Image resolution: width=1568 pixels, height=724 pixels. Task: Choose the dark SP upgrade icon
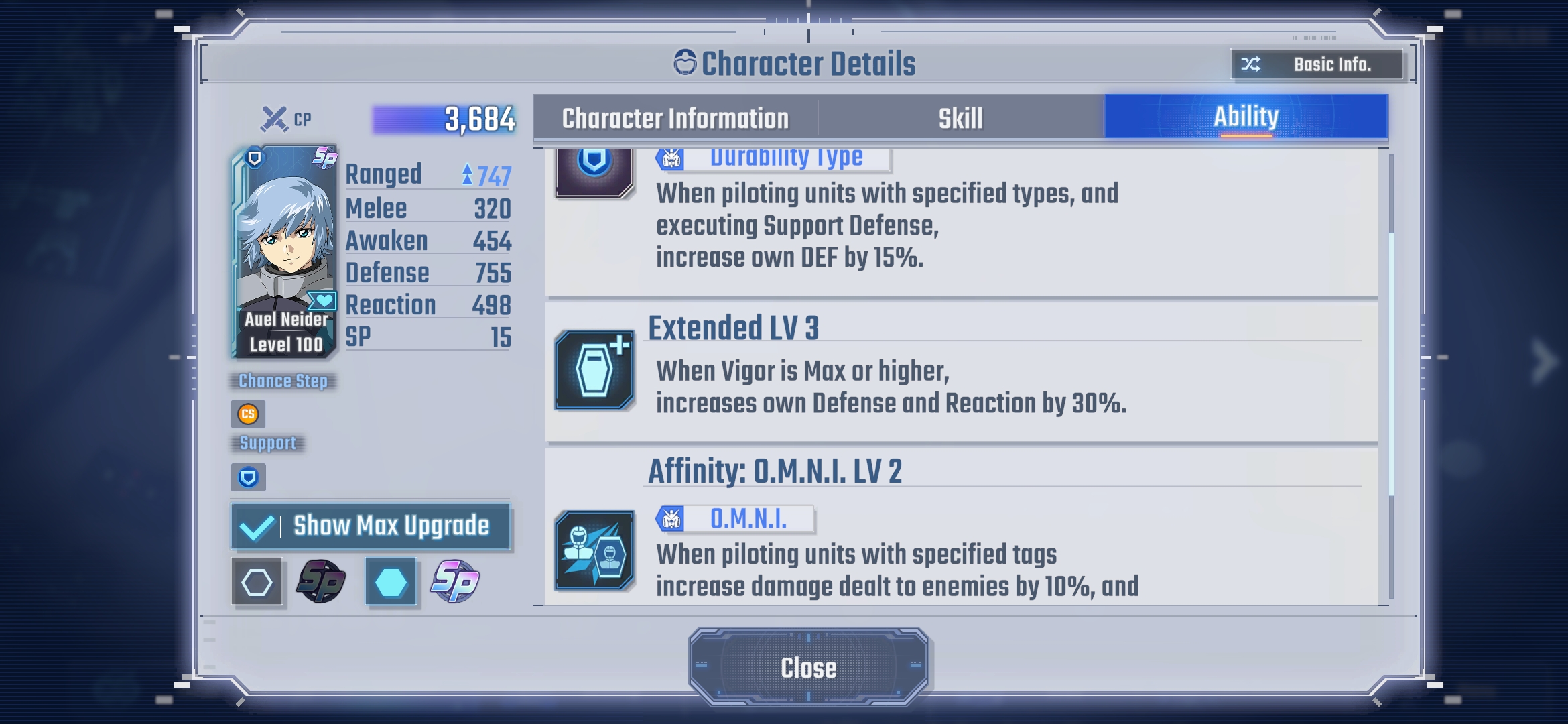[x=322, y=581]
